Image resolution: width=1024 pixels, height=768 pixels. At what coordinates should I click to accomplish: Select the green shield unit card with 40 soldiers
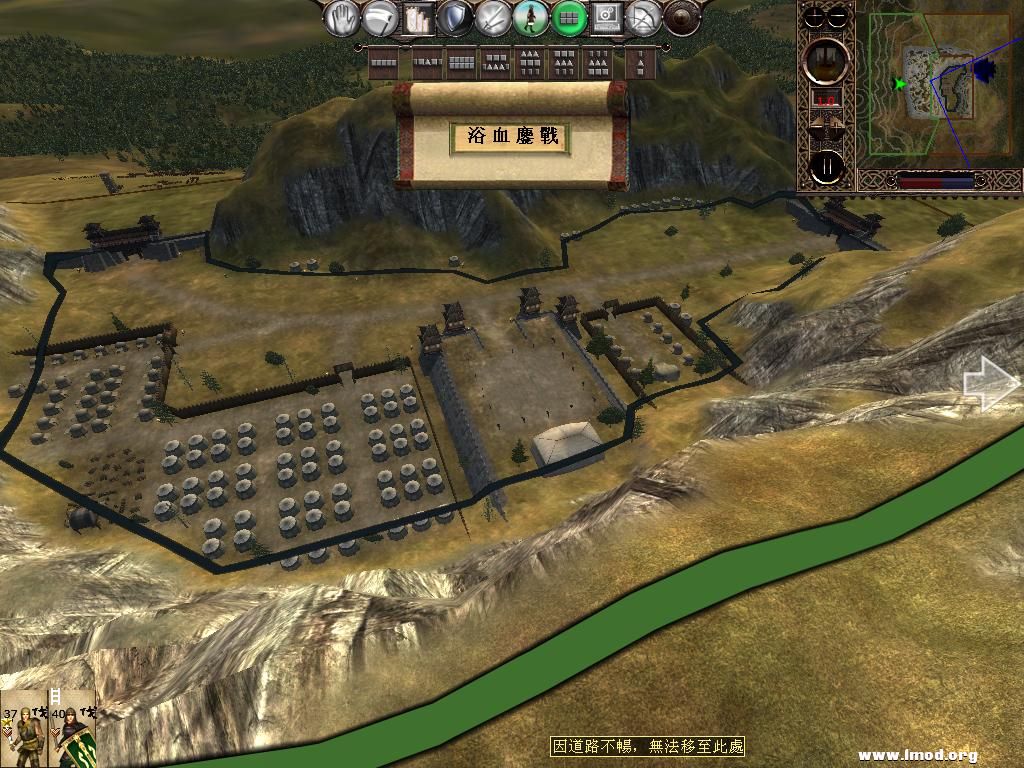pos(73,728)
